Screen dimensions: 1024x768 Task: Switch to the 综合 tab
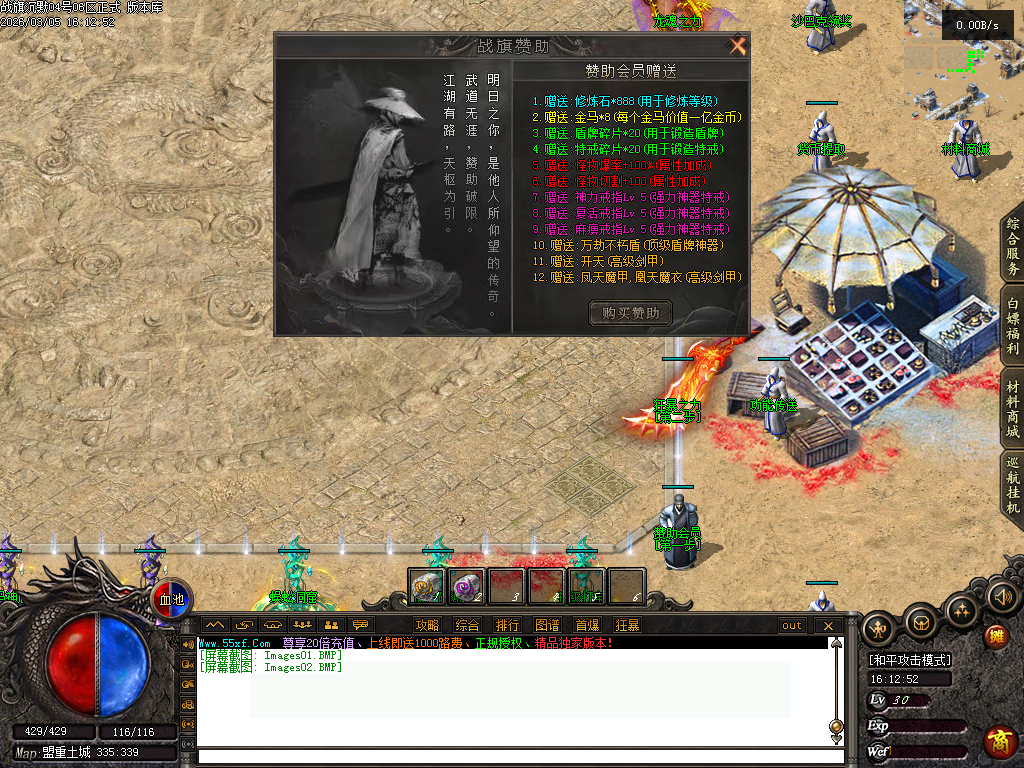[467, 625]
